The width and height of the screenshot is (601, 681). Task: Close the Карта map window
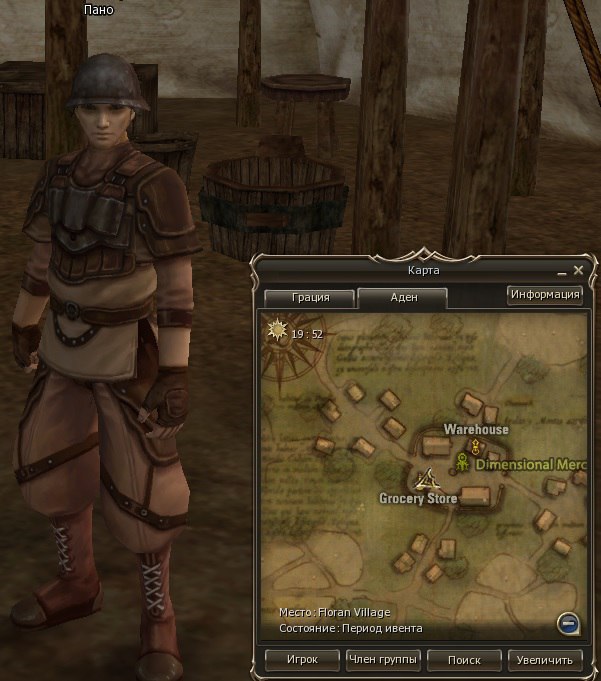pyautogui.click(x=578, y=270)
